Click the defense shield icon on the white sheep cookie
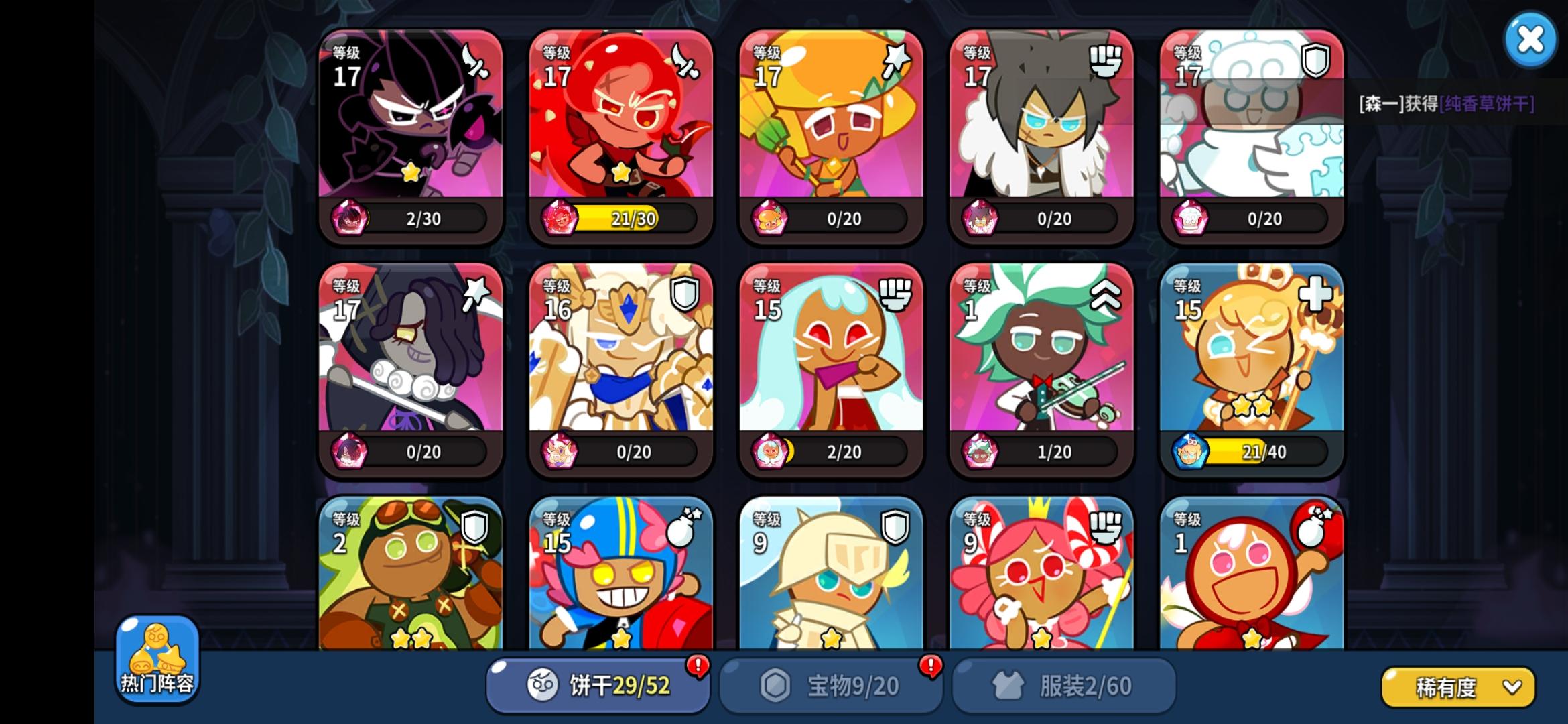This screenshot has height=724, width=1568. tap(1316, 61)
